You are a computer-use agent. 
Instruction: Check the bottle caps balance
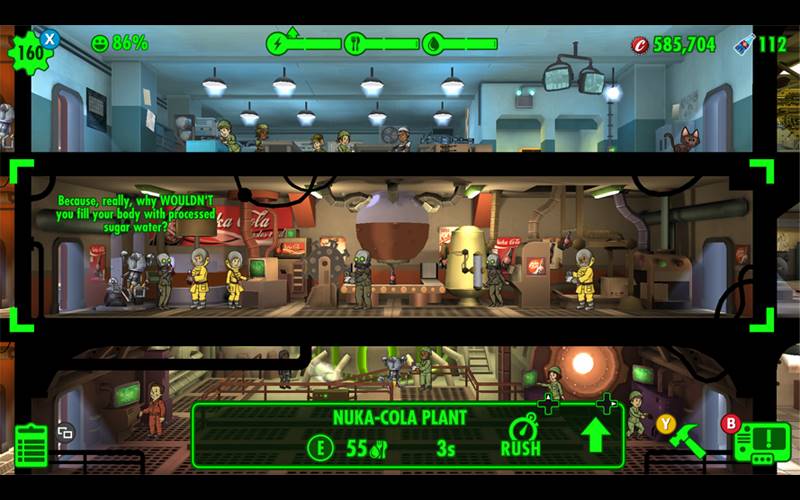pos(673,44)
